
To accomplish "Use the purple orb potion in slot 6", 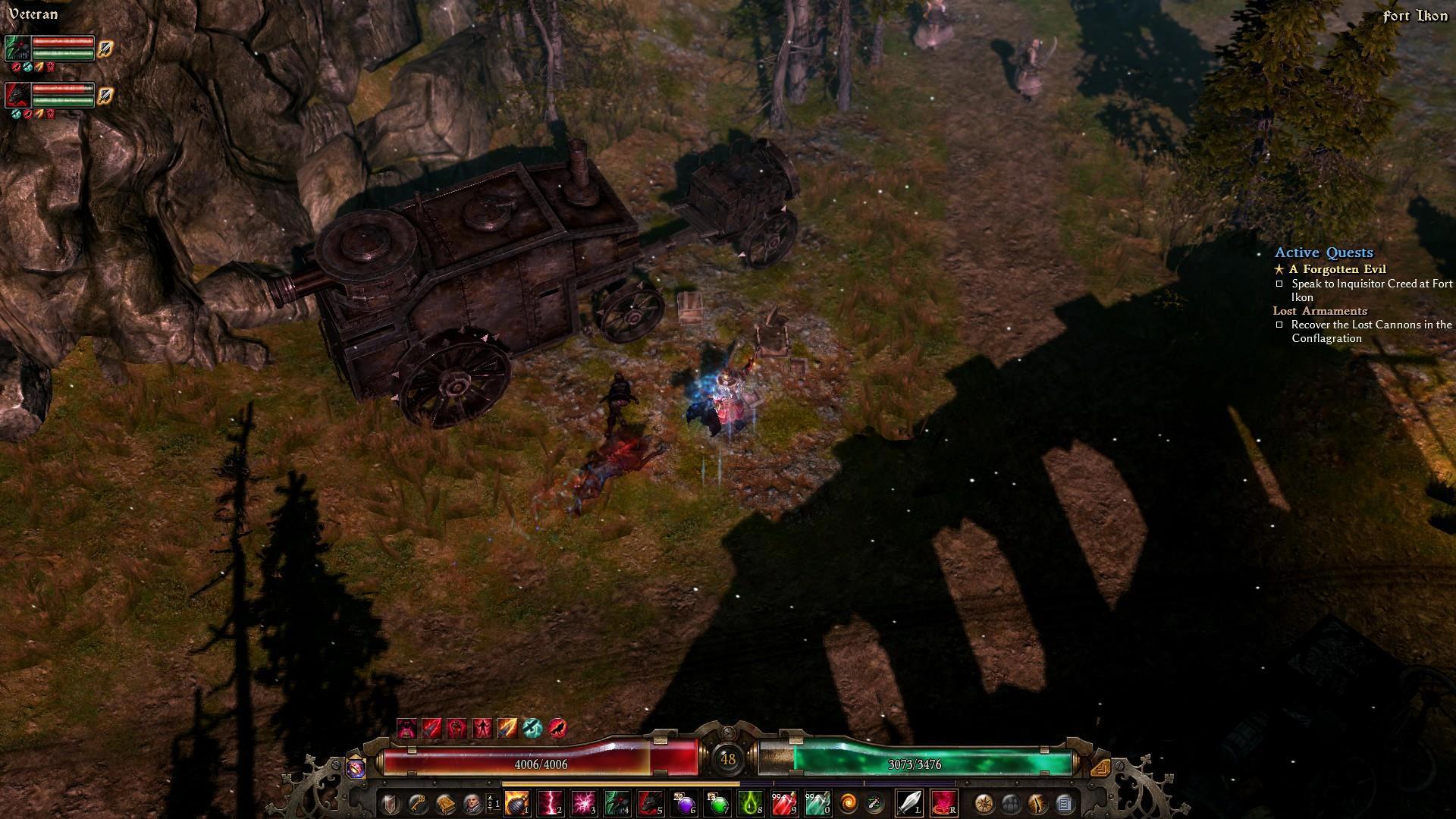I will click(x=684, y=802).
